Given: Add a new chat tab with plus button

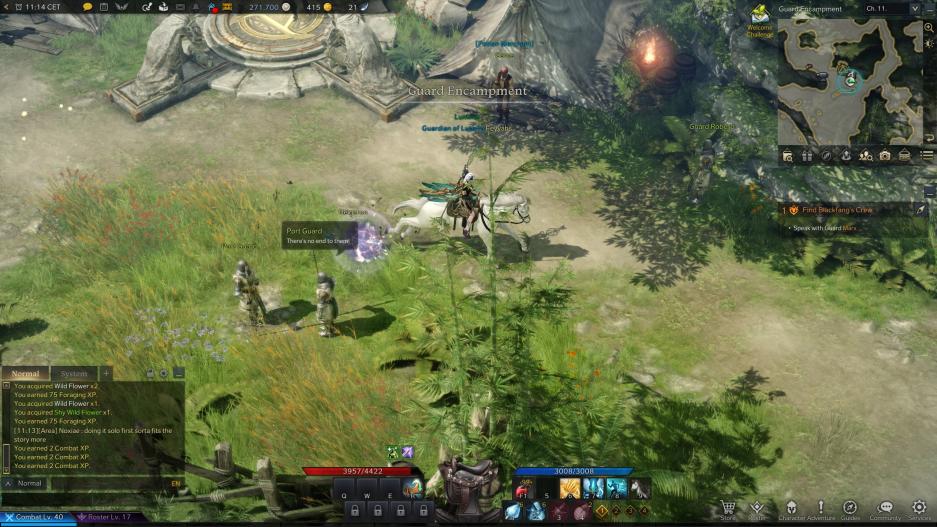Looking at the screenshot, I should (x=106, y=374).
